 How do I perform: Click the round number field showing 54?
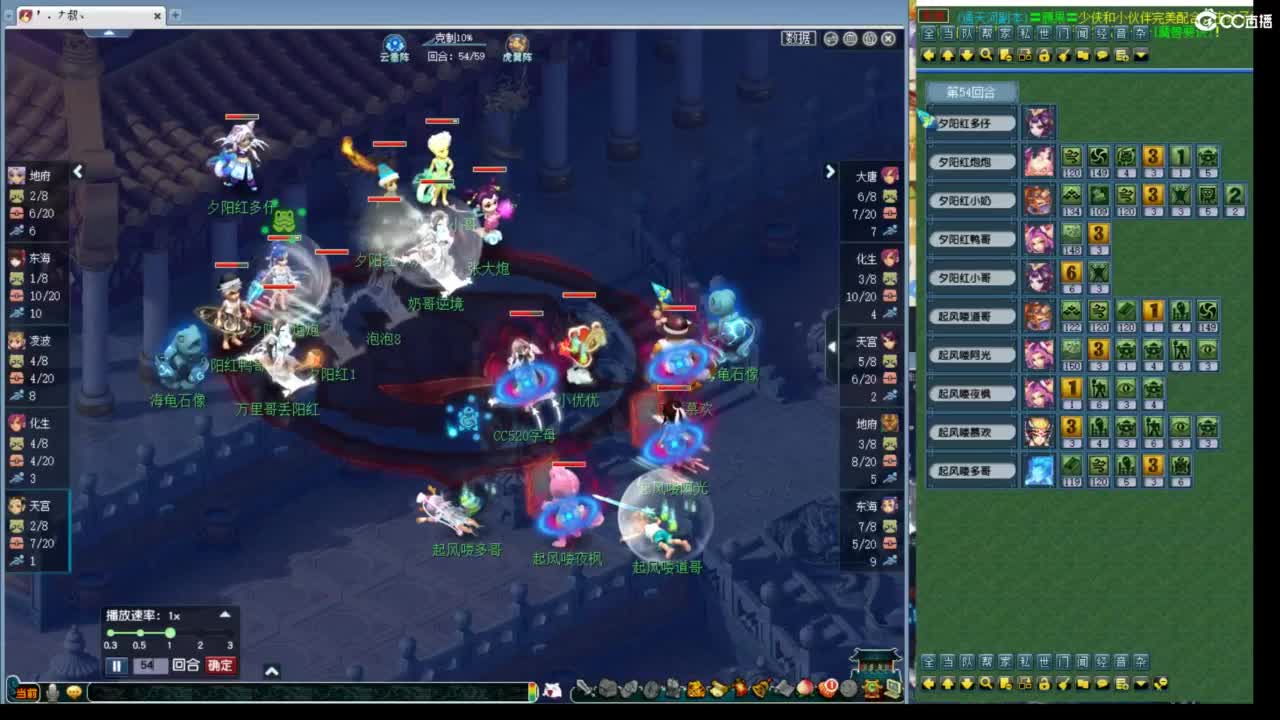coord(149,666)
